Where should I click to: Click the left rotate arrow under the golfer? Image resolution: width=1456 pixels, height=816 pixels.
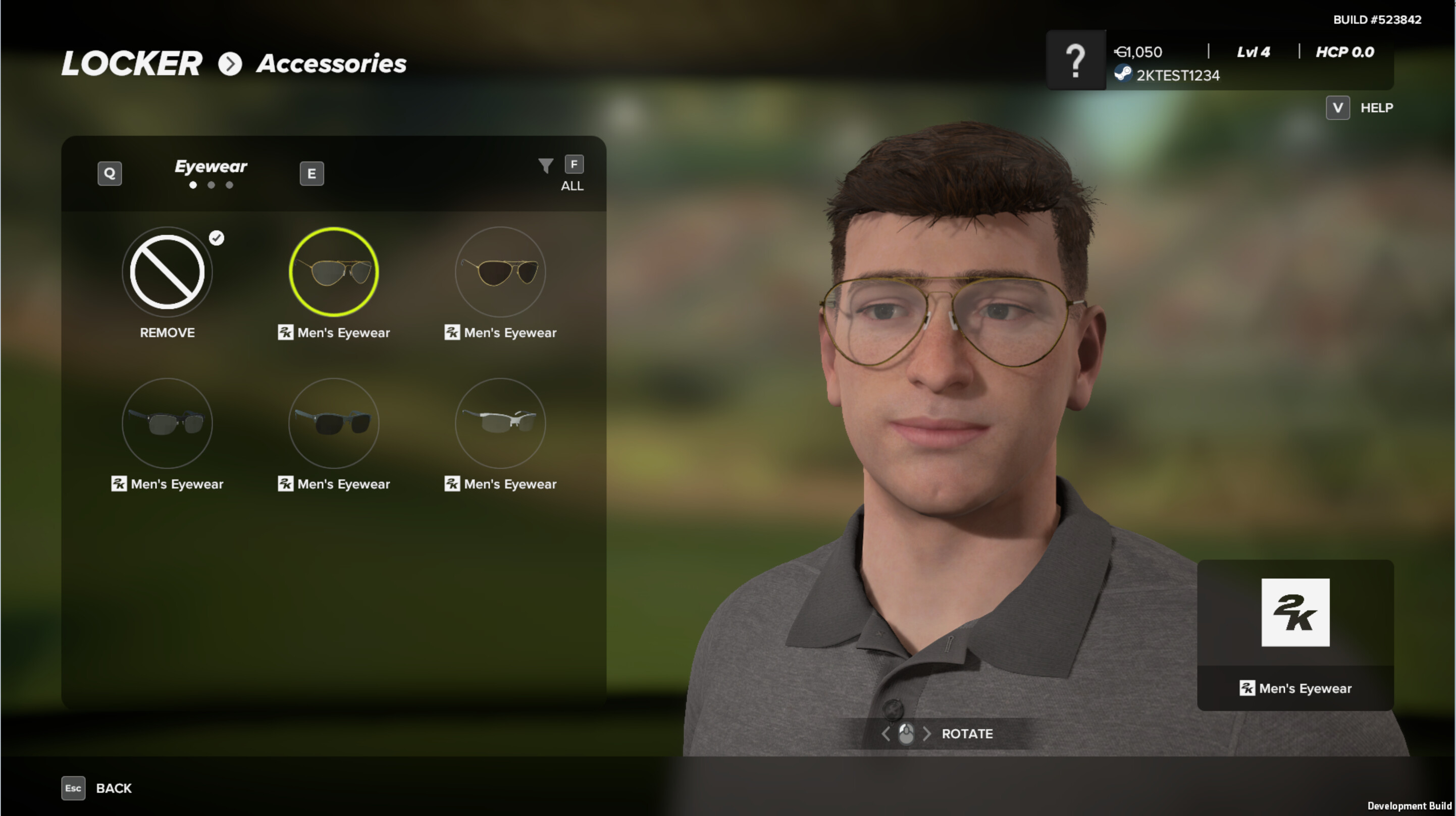(x=885, y=734)
